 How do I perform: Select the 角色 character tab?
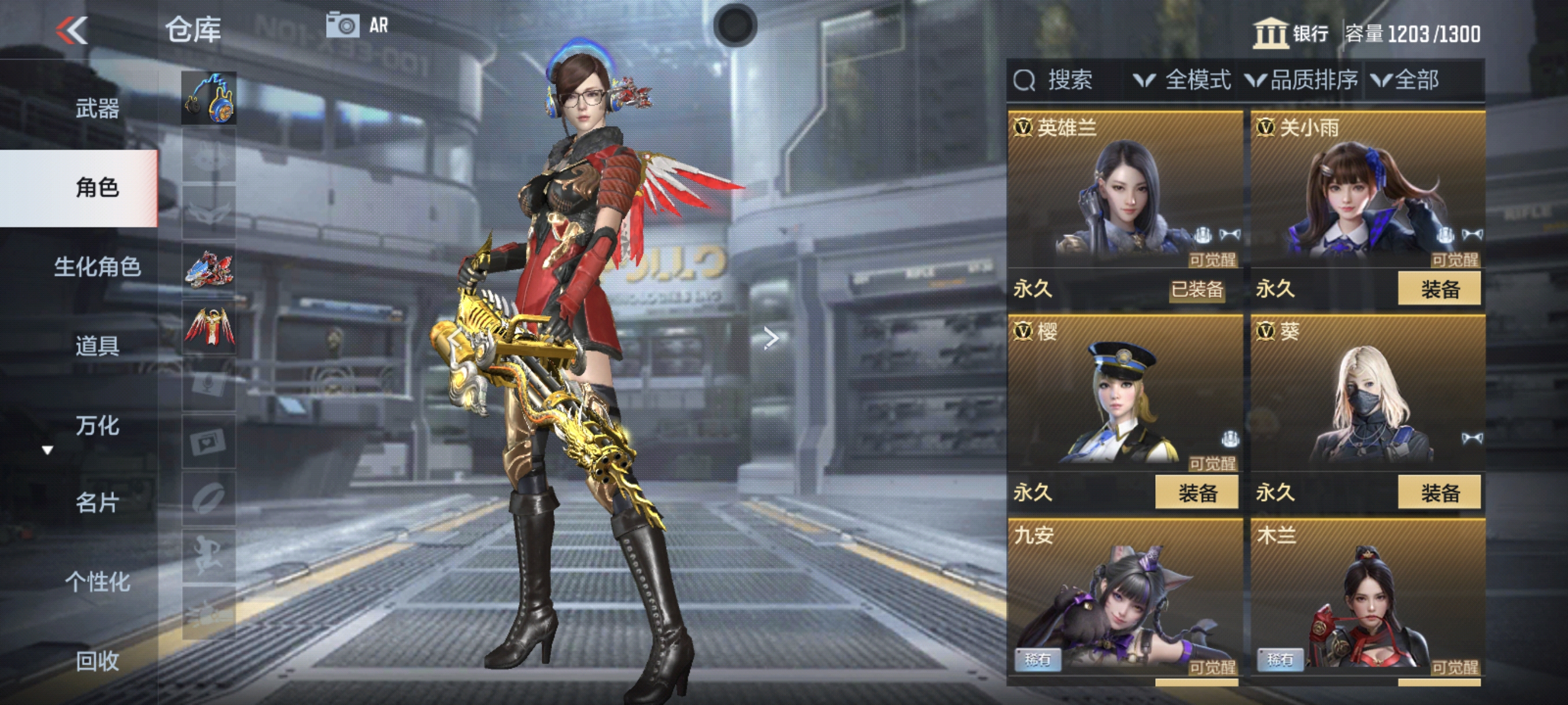[97, 187]
